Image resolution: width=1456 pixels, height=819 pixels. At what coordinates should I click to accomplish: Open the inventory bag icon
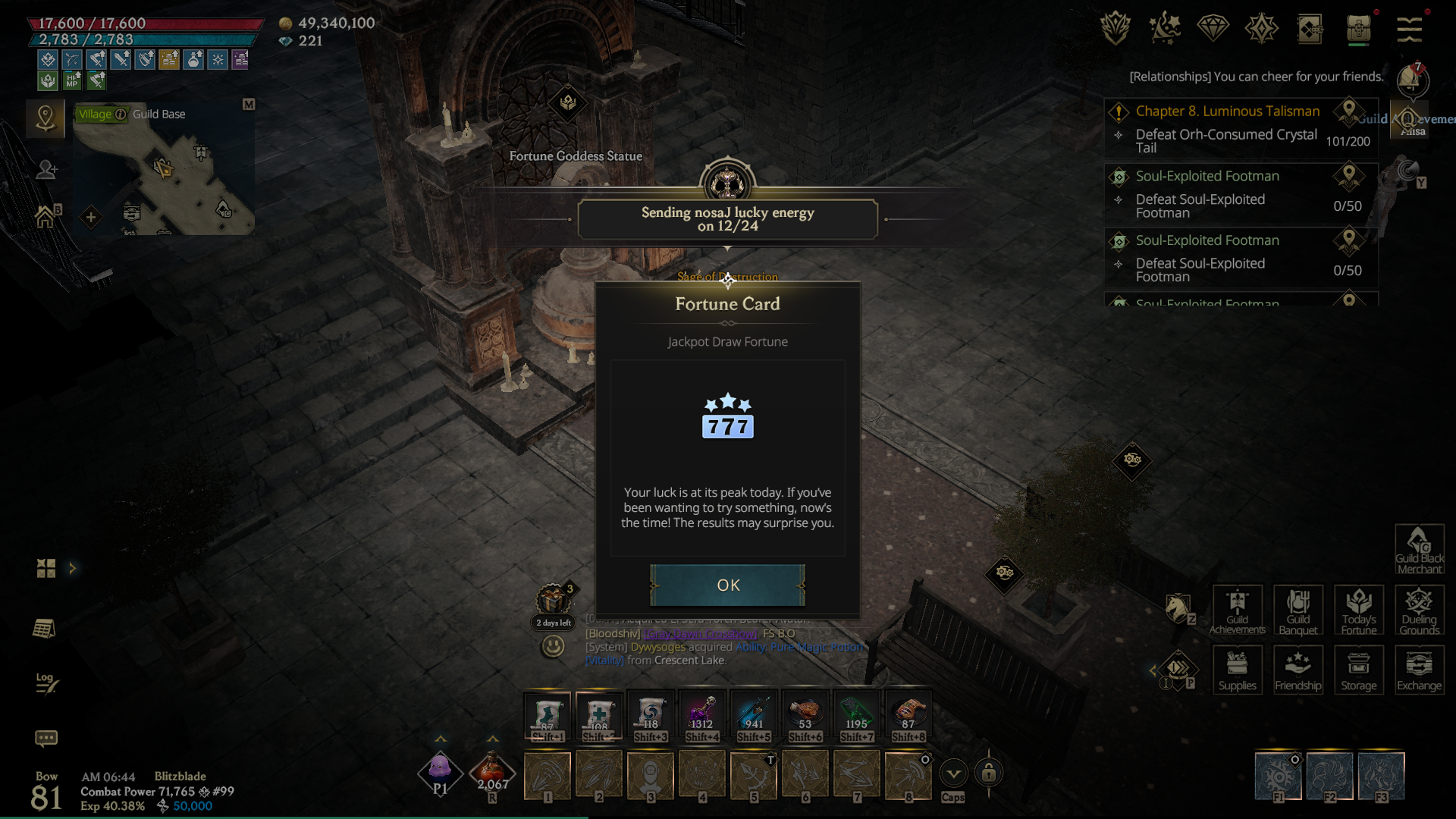(1358, 29)
